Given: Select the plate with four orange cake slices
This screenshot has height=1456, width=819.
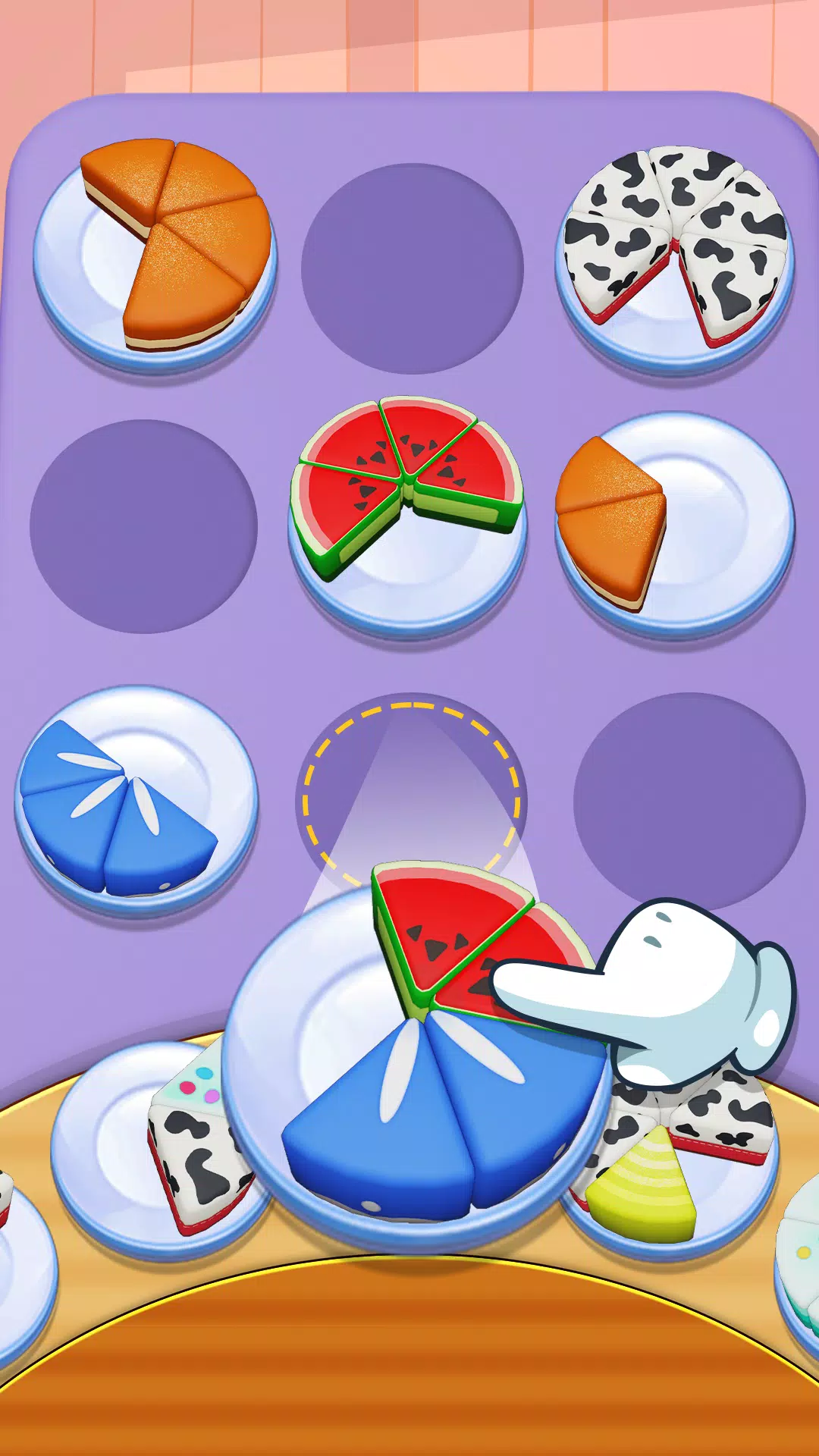Looking at the screenshot, I should [x=156, y=256].
